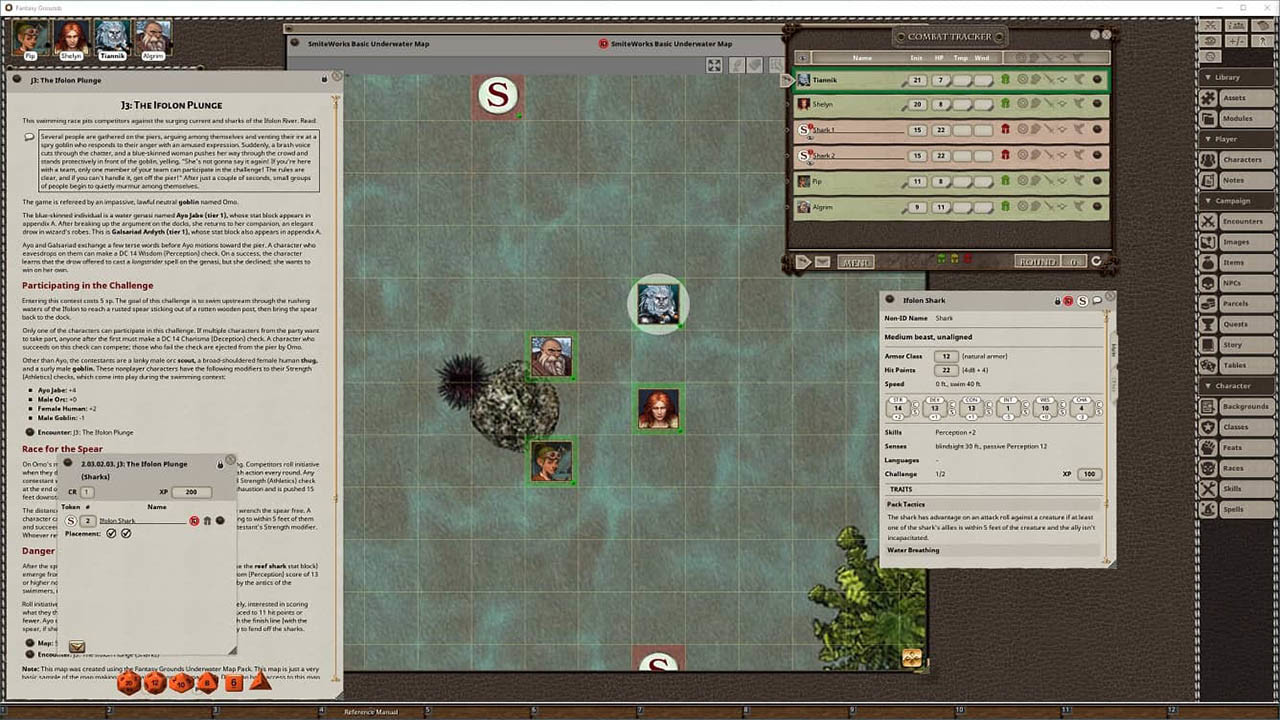This screenshot has width=1280, height=720.
Task: Click inside the XP field showing 200
Action: [x=191, y=492]
